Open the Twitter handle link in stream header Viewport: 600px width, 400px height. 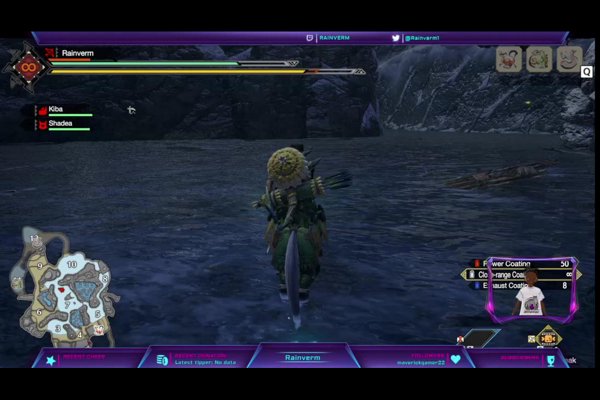[x=420, y=38]
